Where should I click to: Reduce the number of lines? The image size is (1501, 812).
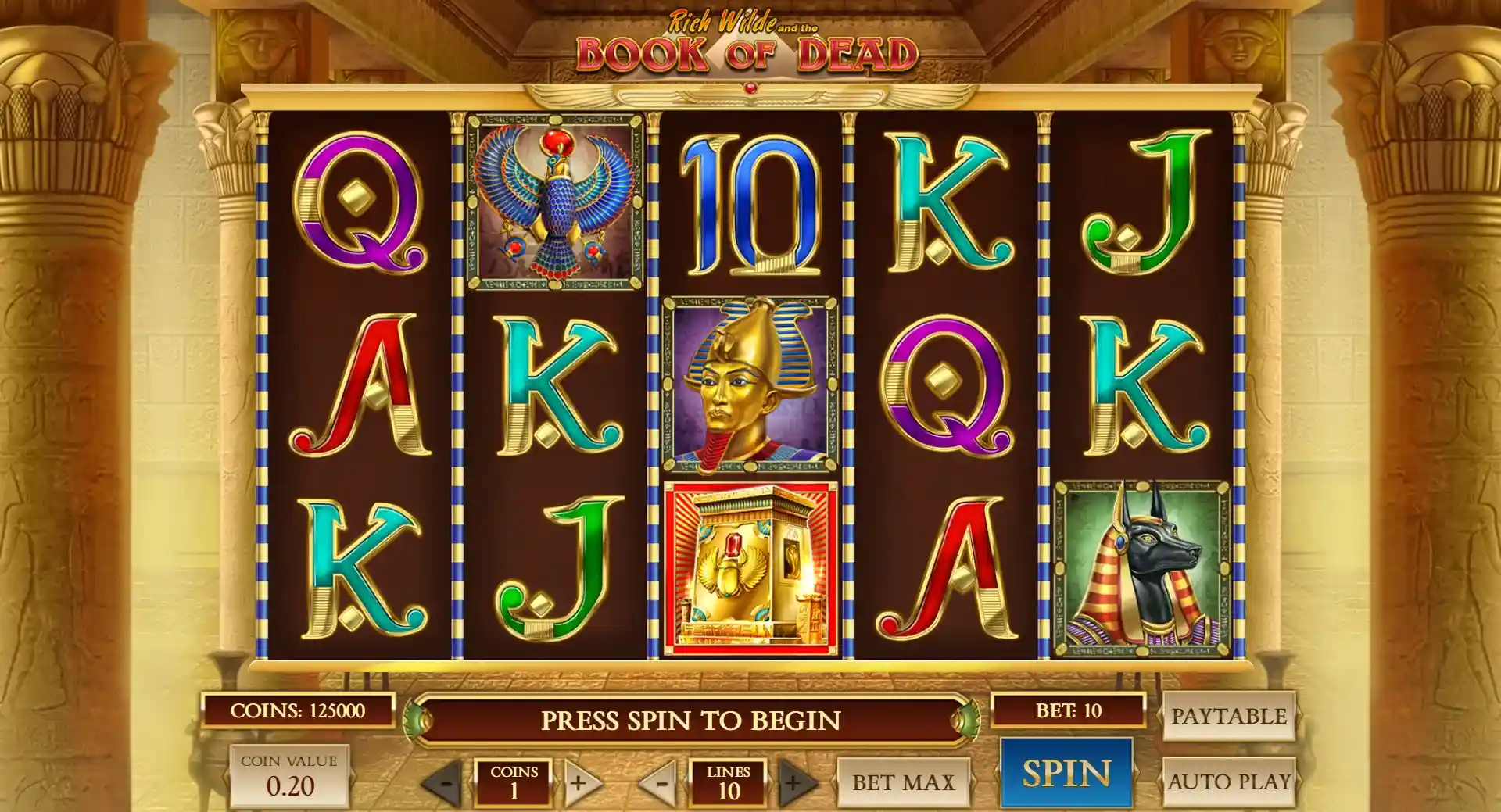[x=661, y=782]
